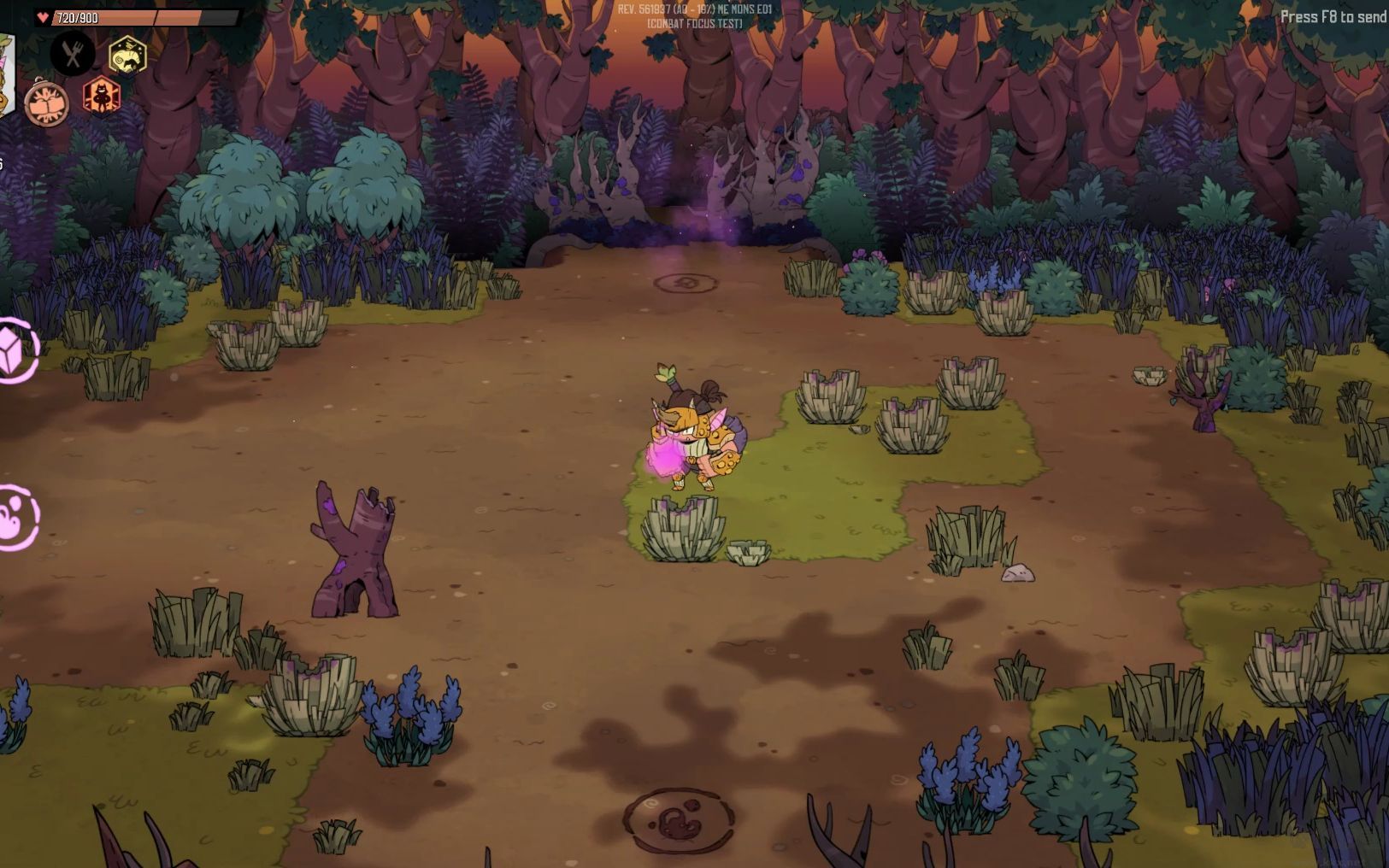Open the character portrait card
1389x868 pixels.
(6, 75)
